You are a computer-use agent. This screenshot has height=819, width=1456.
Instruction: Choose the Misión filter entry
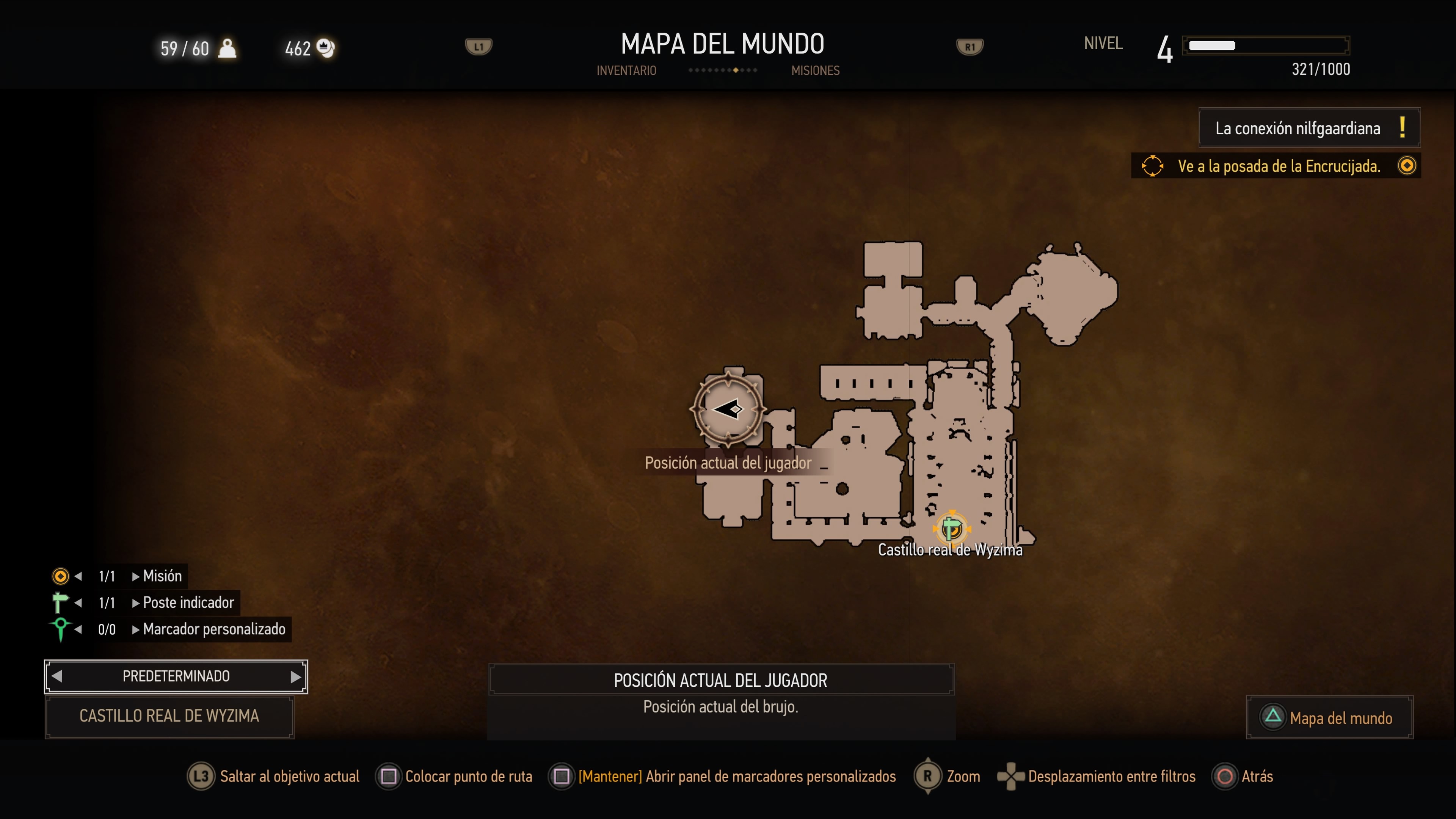point(162,576)
